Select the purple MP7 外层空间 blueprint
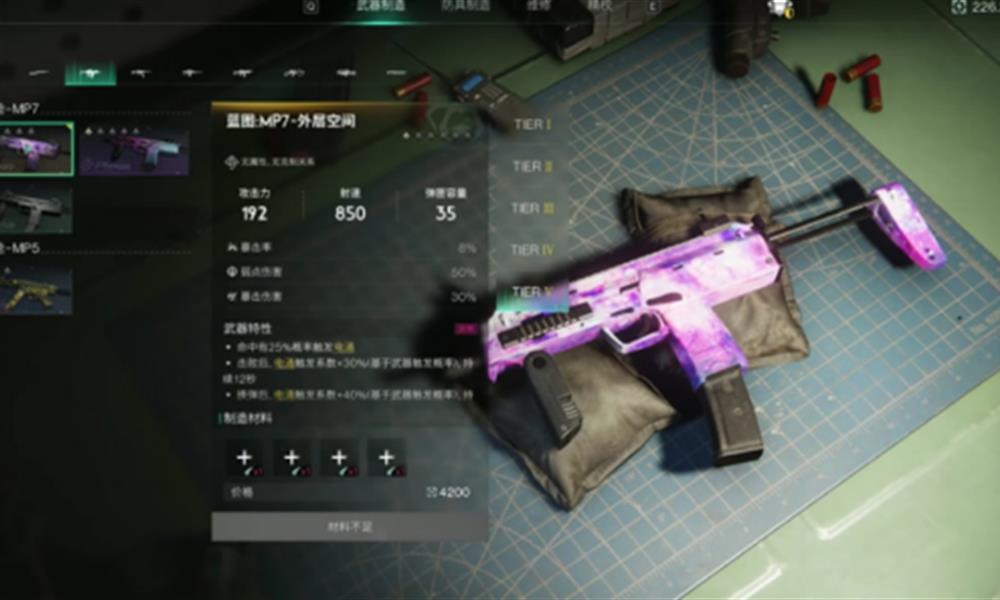The height and width of the screenshot is (600, 1000). pyautogui.click(x=36, y=149)
